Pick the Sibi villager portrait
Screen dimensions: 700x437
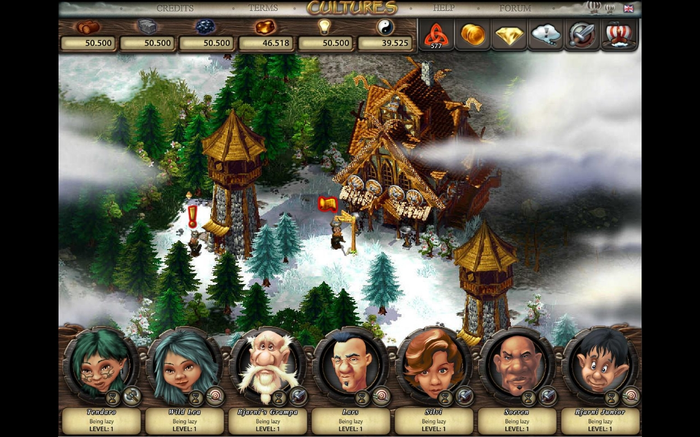click(x=433, y=363)
